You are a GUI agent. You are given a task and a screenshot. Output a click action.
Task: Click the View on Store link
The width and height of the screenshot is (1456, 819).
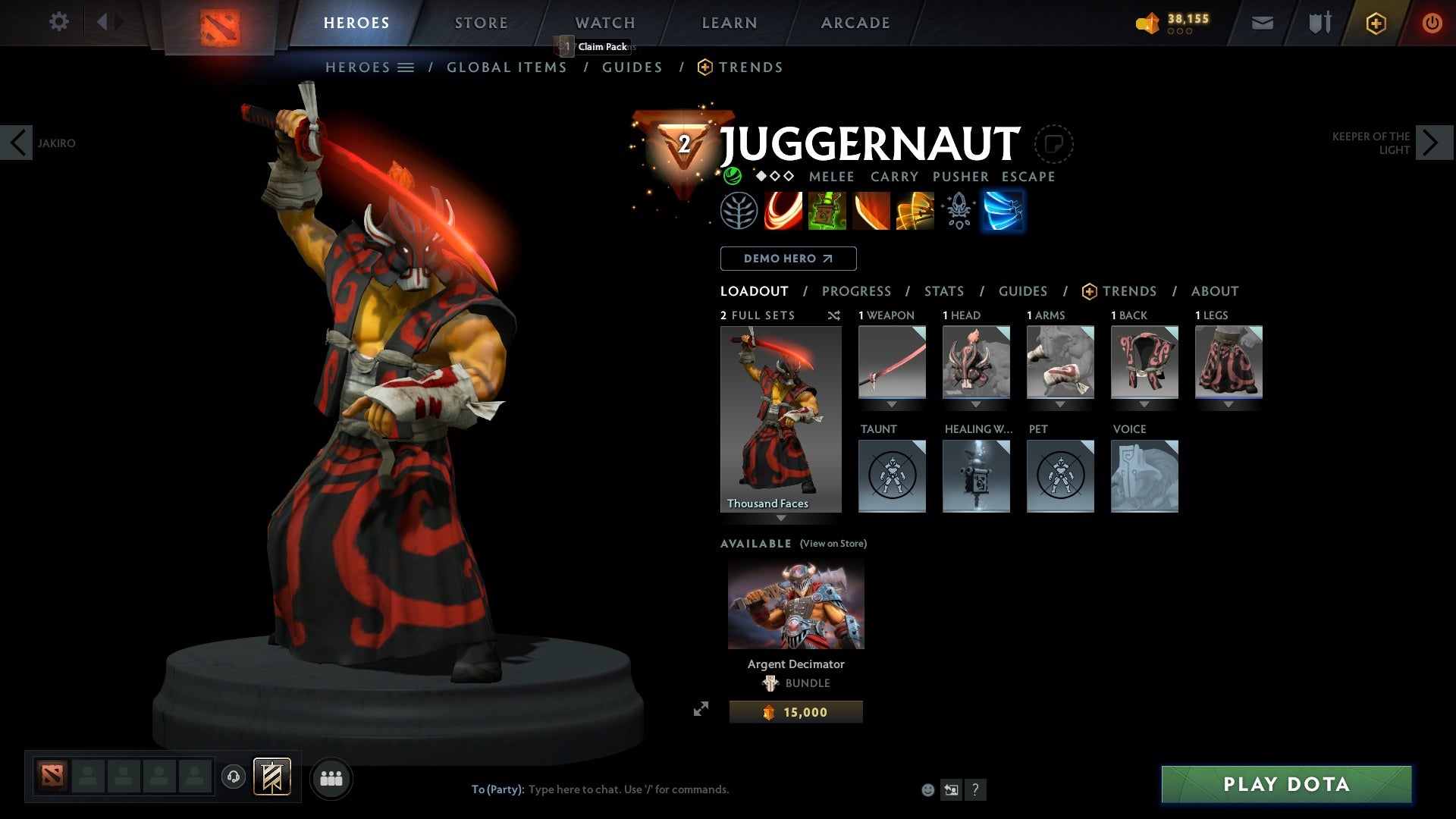click(x=833, y=543)
